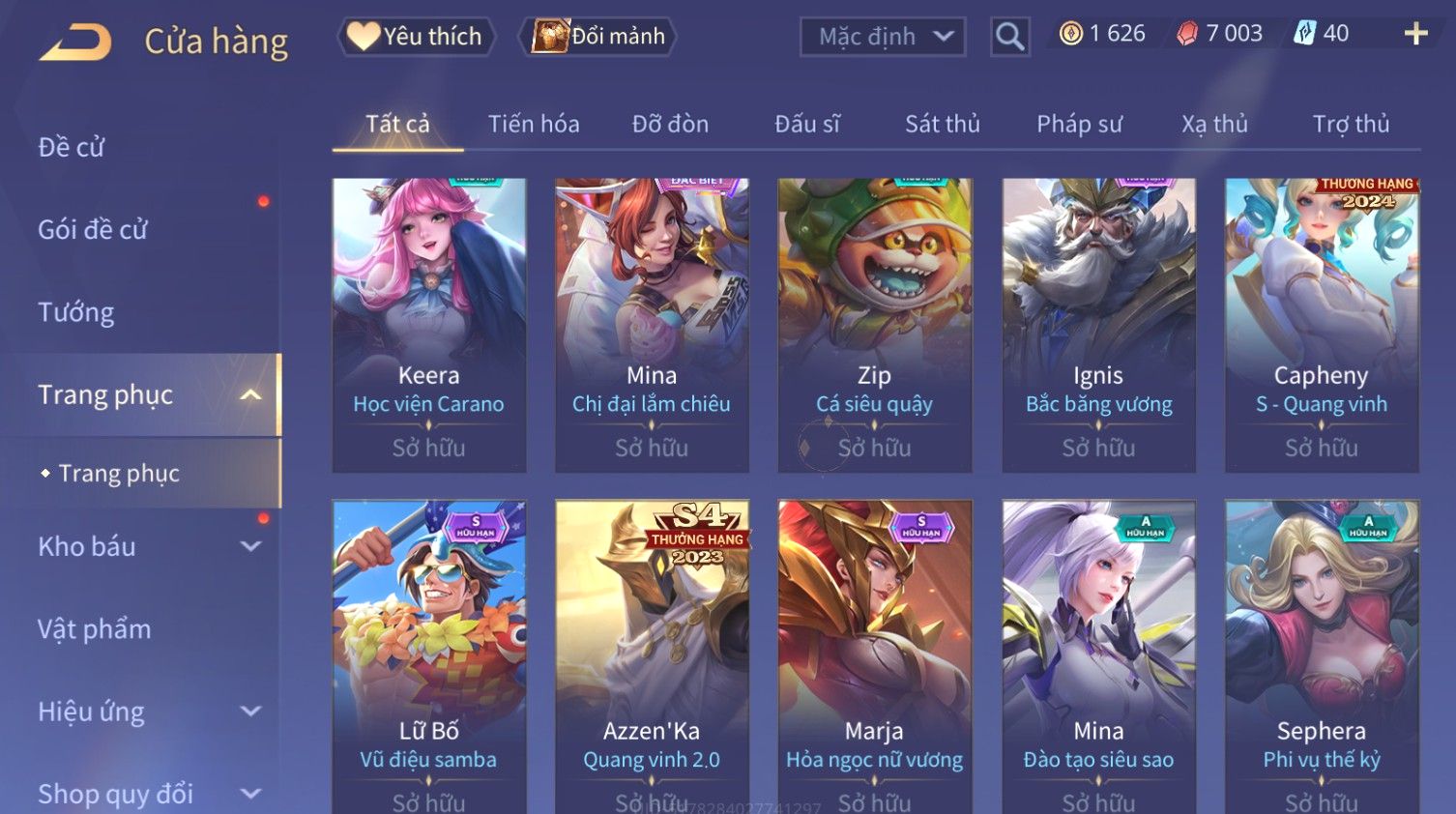Select the Zip Cá siêu quậy card
This screenshot has height=814, width=1456.
click(x=874, y=324)
